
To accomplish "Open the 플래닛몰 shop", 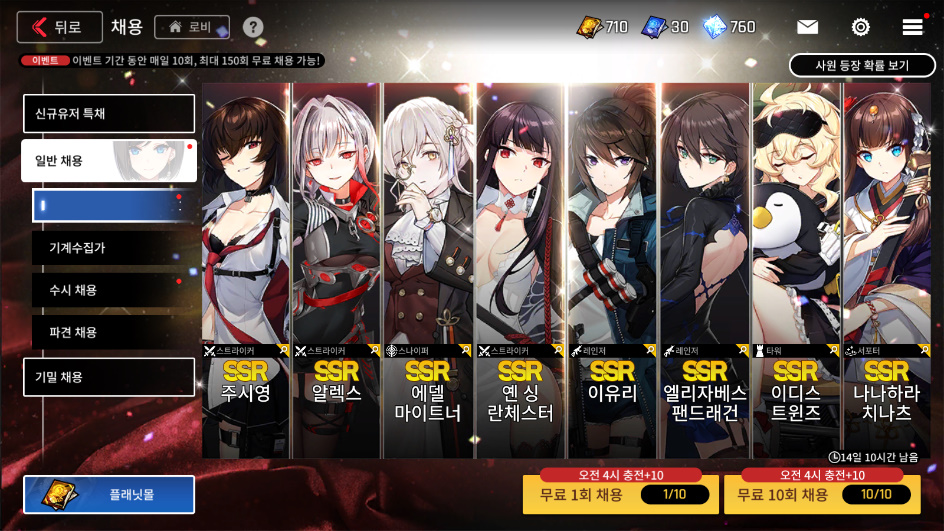I will (109, 494).
